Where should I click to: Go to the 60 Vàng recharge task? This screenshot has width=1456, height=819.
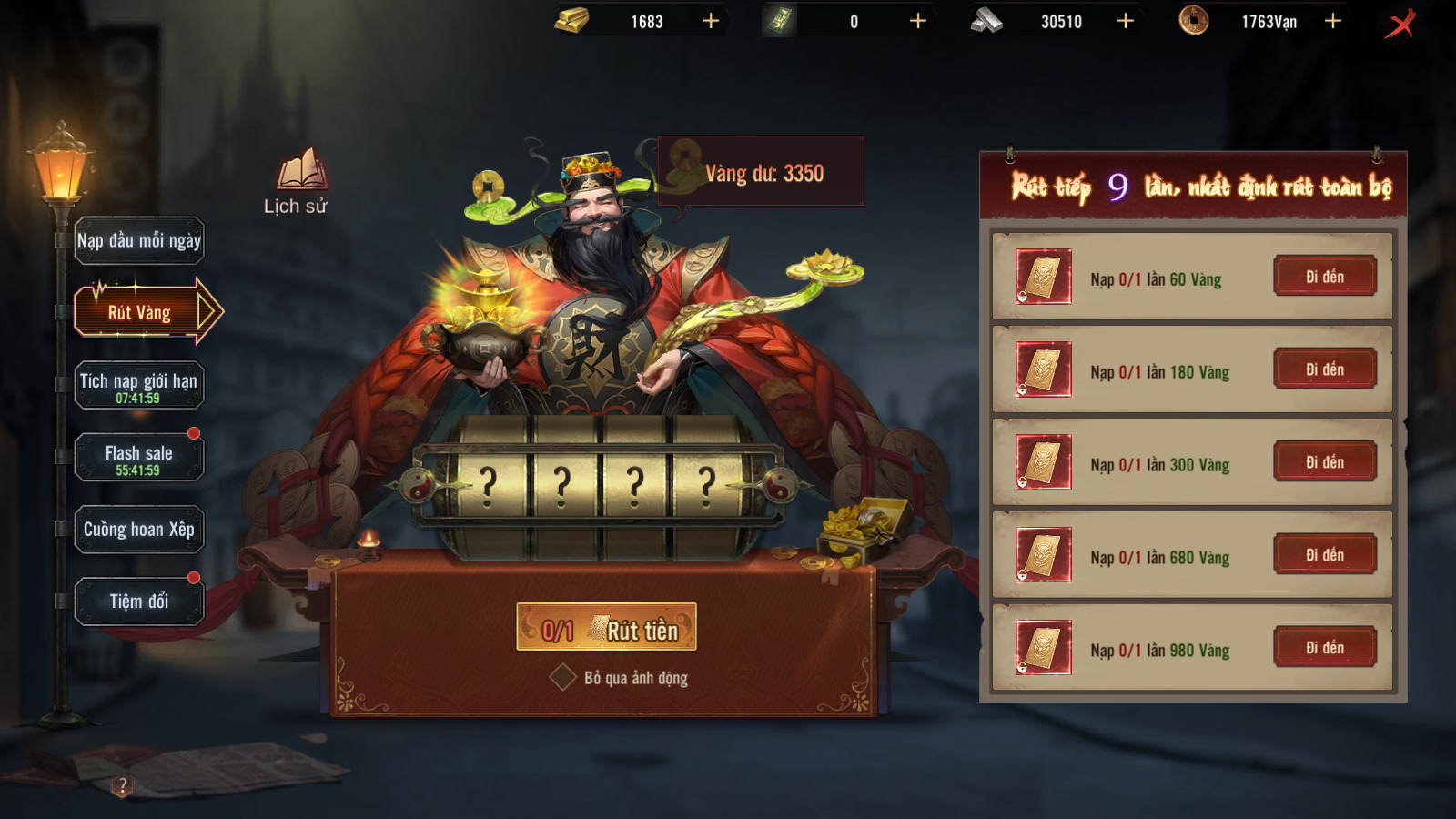point(1324,277)
